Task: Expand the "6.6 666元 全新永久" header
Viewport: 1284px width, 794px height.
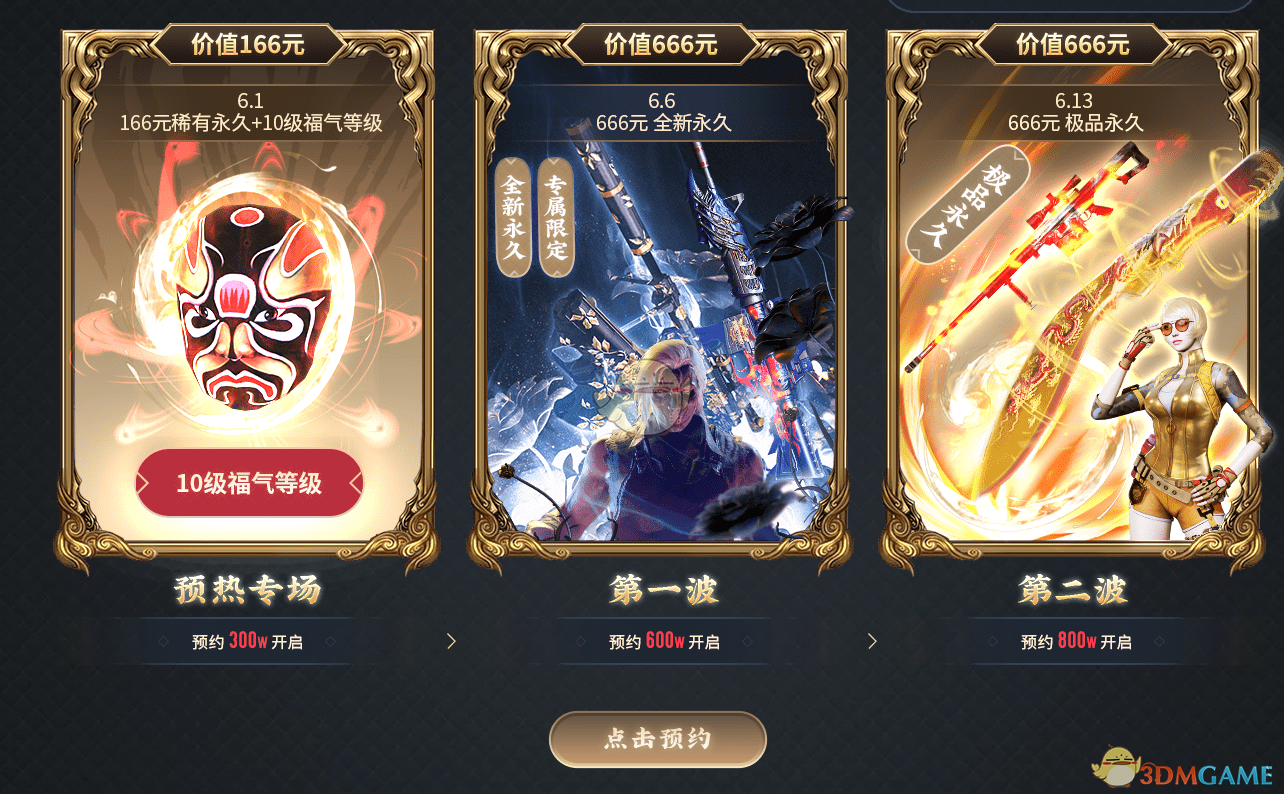Action: (x=662, y=110)
